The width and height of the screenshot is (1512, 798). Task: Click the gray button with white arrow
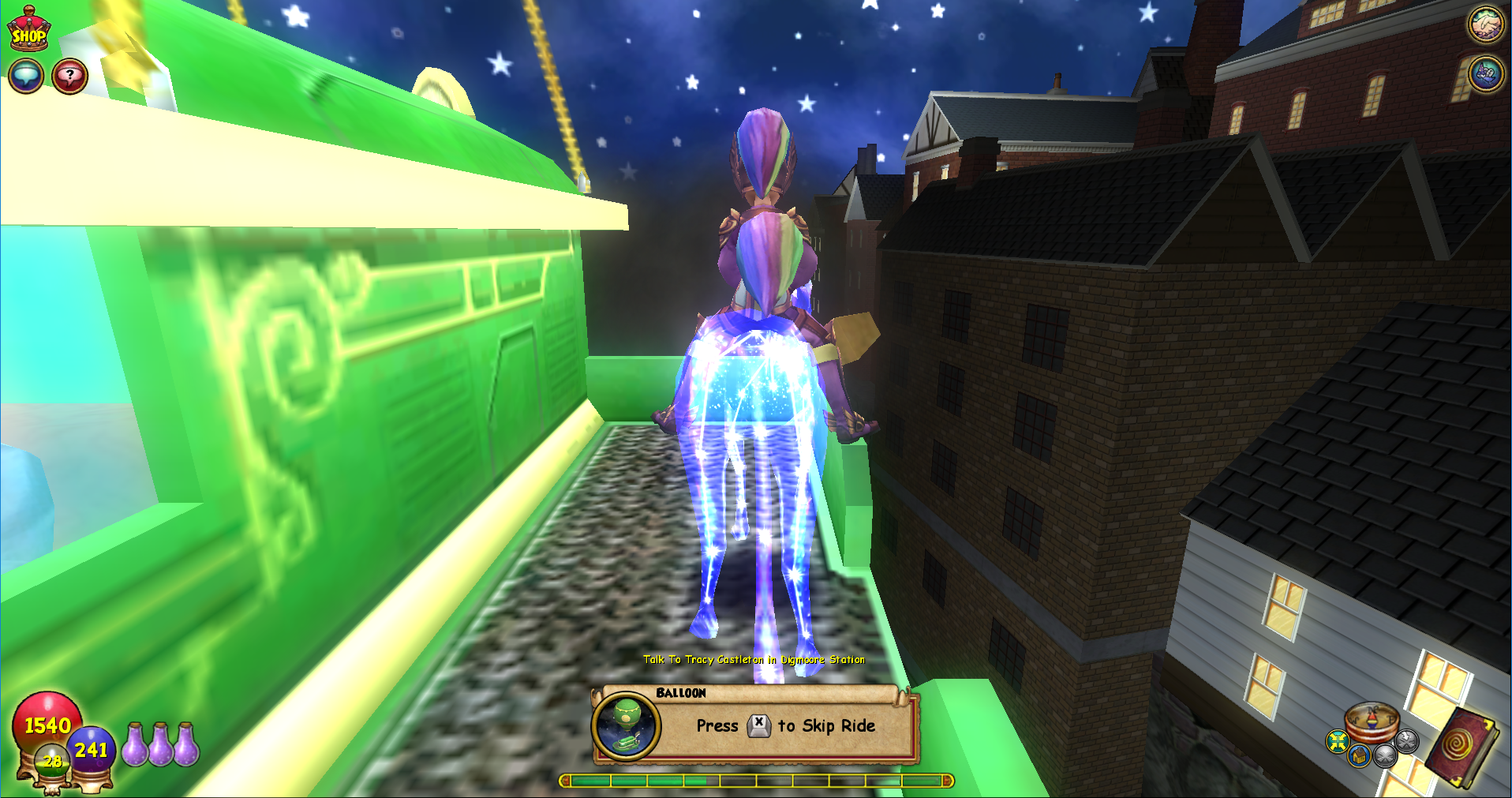[1407, 740]
